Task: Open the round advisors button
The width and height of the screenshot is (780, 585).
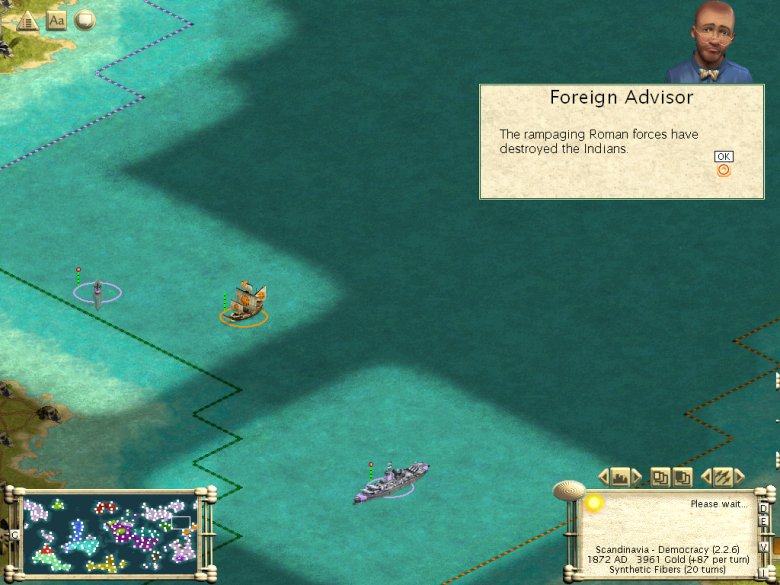Action: [85, 19]
